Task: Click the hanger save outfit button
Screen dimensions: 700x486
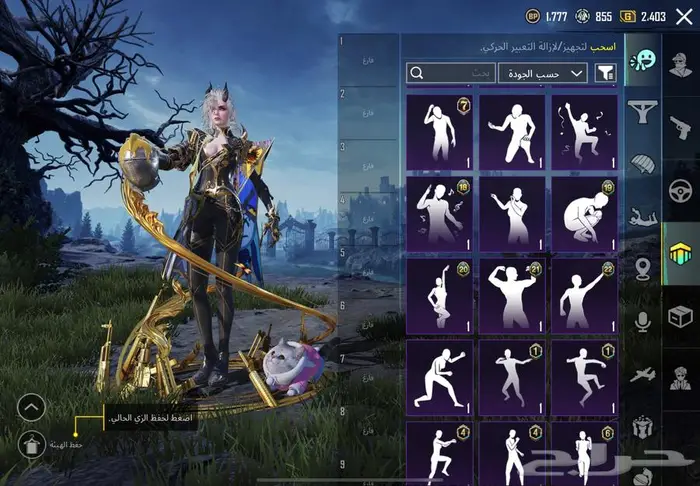Action: 32,441
